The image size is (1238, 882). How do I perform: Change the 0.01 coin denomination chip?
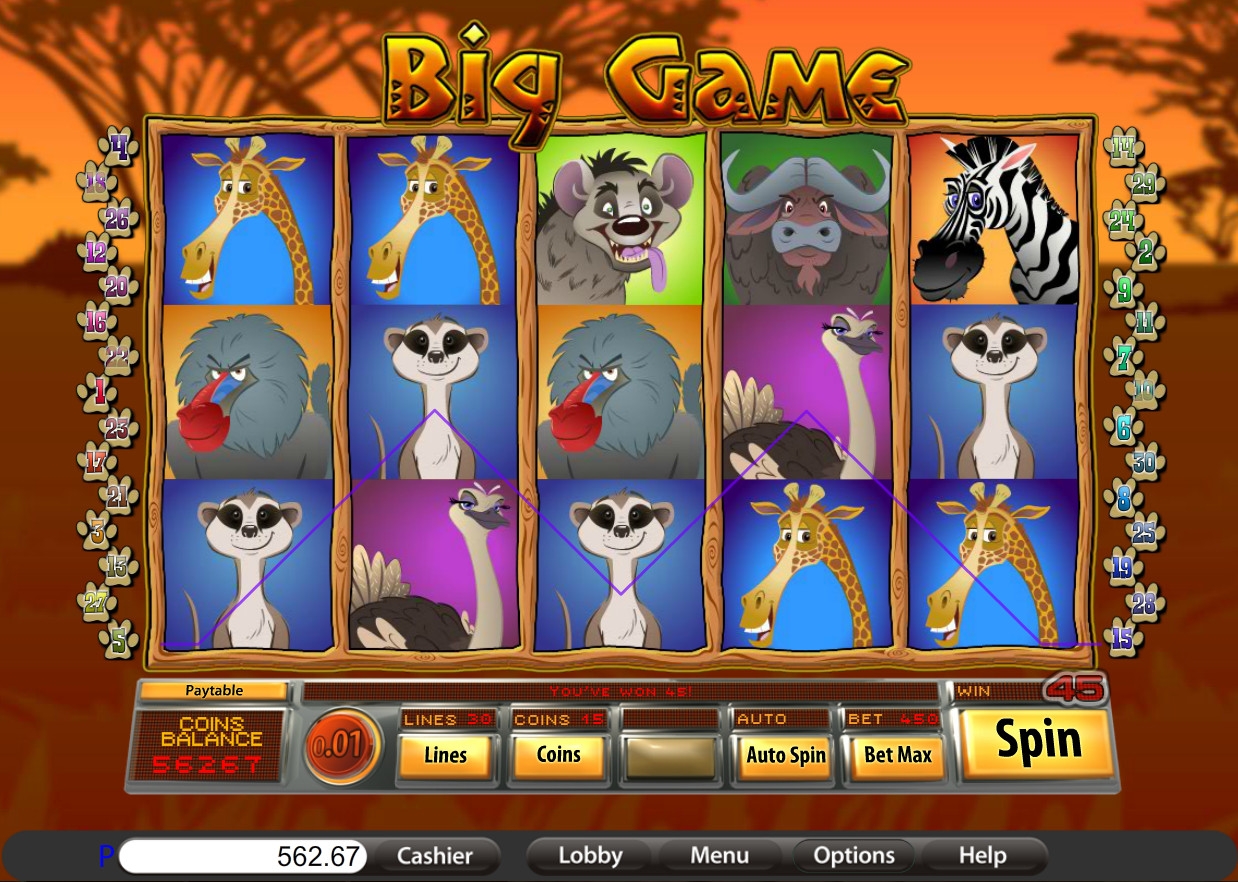click(343, 745)
